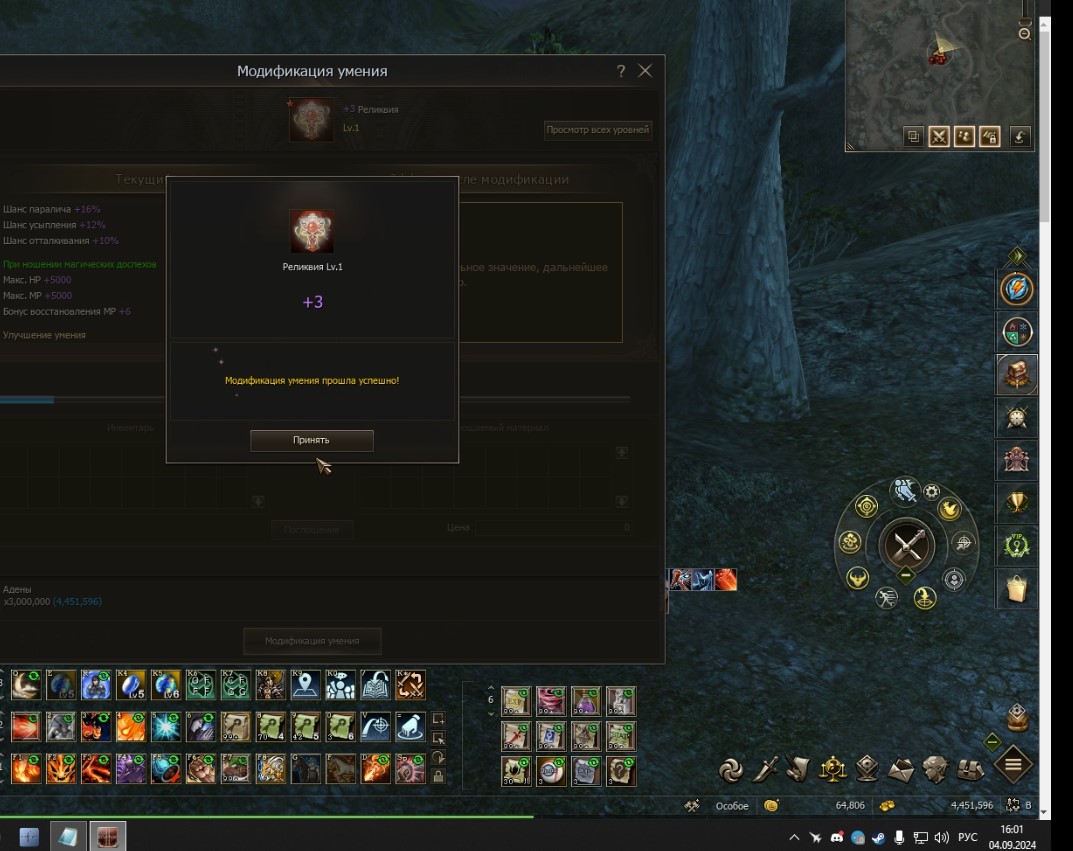Image resolution: width=1073 pixels, height=851 pixels.
Task: Select the purple potion slot in item bar
Action: pos(585,701)
